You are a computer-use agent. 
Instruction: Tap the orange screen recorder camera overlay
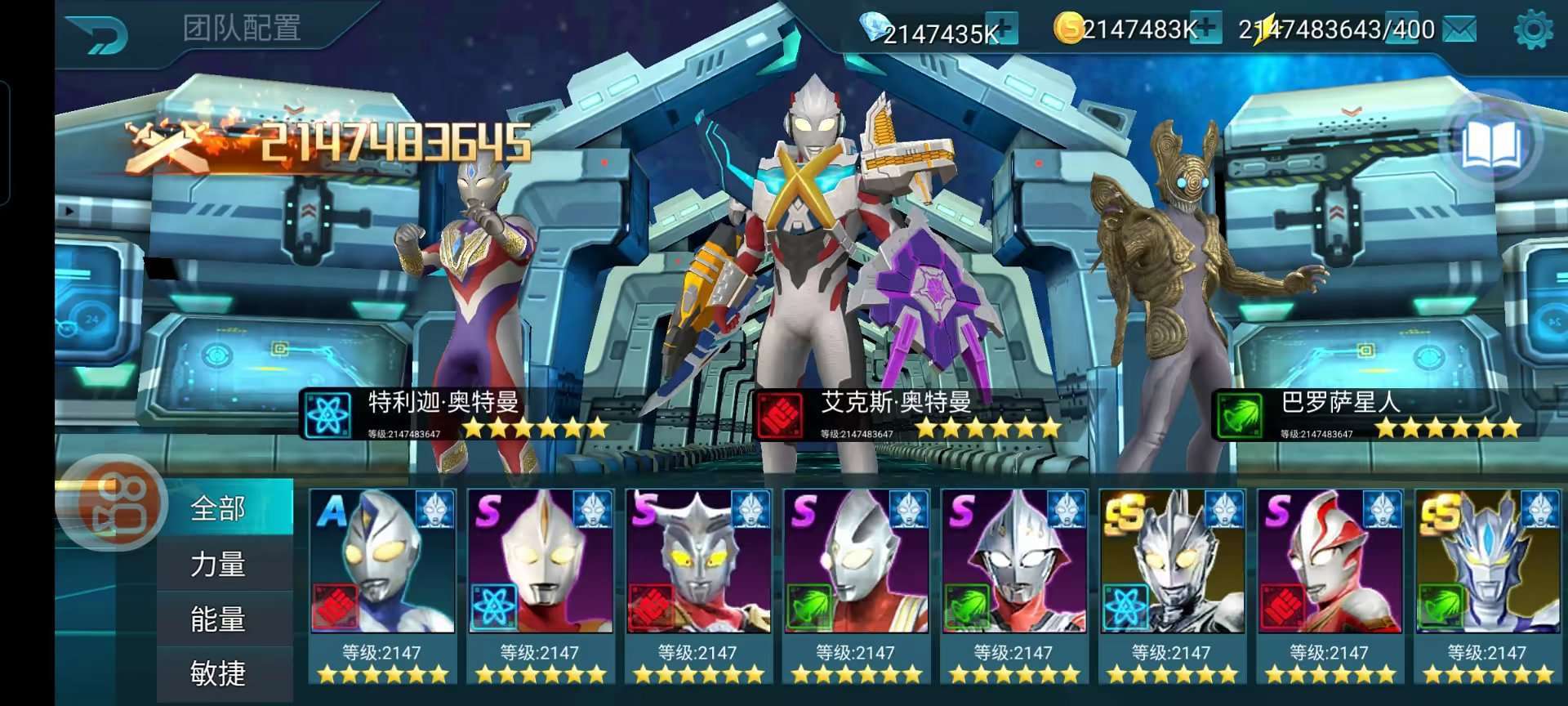coord(113,502)
